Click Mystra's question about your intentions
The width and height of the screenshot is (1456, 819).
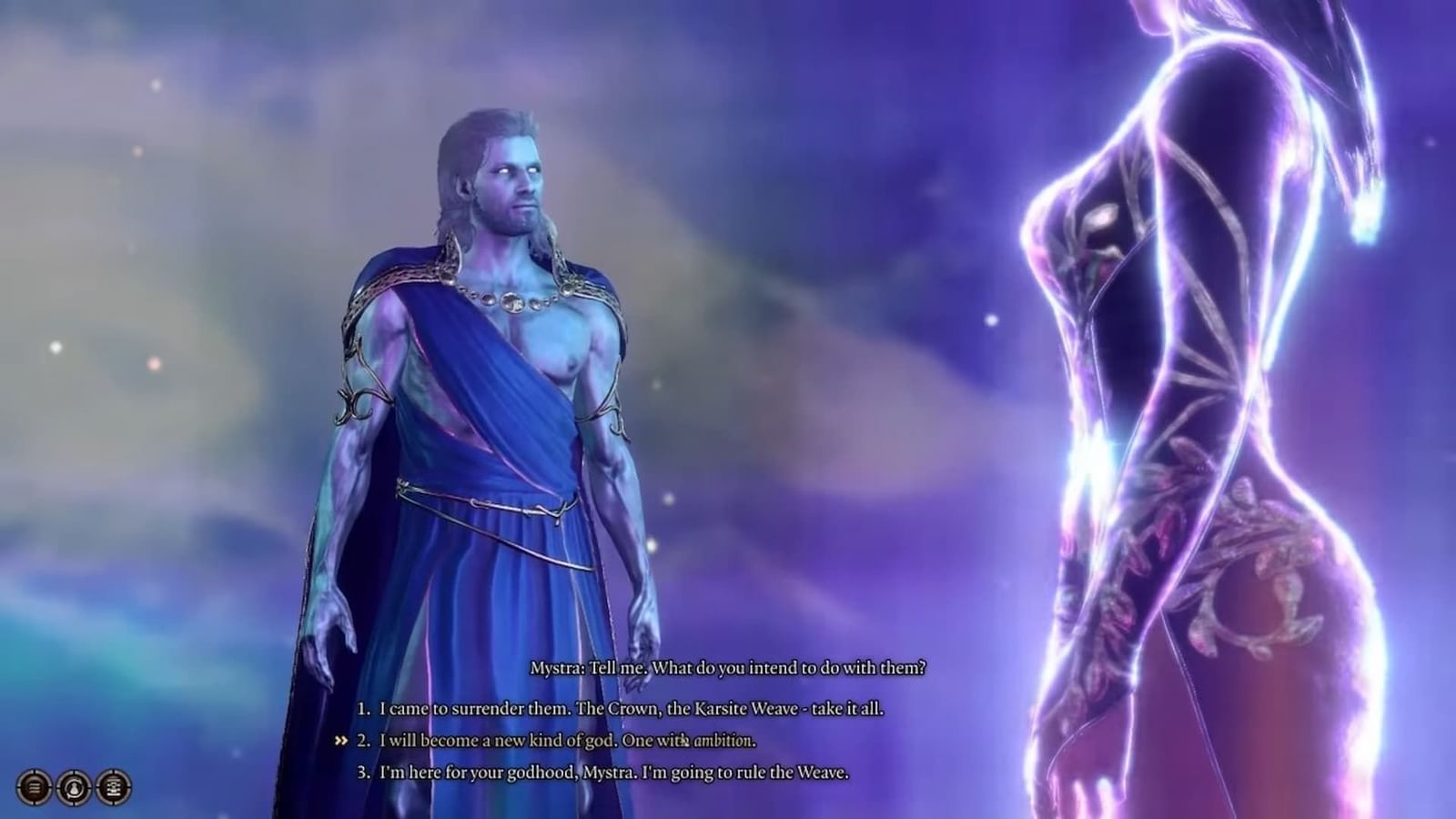click(x=728, y=666)
